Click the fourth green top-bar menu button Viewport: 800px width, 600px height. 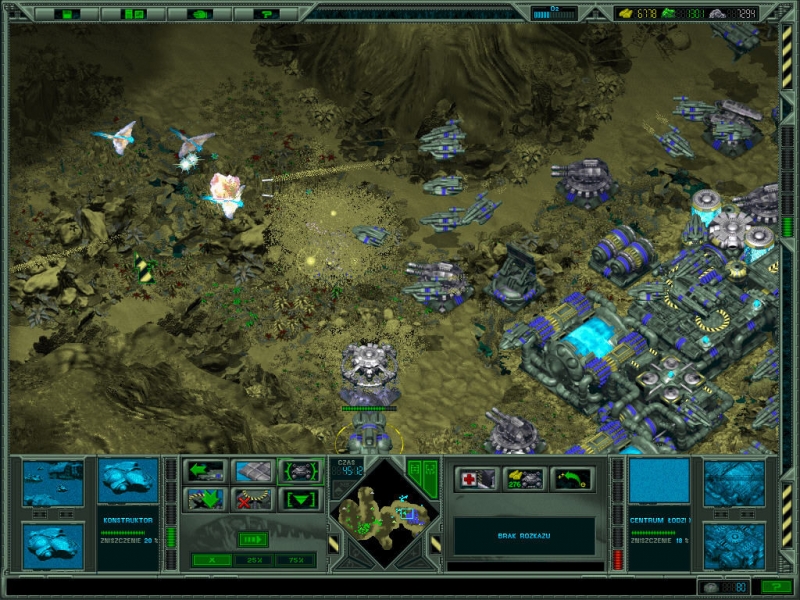point(266,14)
